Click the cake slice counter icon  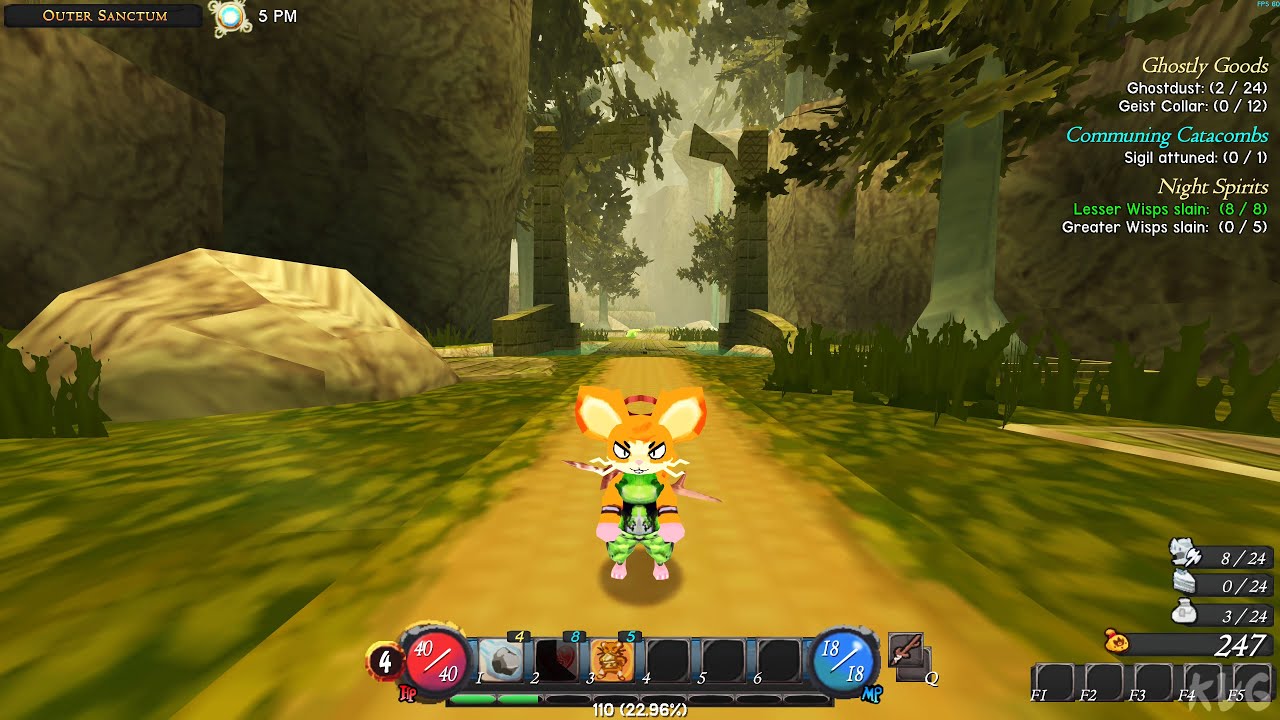tap(1184, 583)
